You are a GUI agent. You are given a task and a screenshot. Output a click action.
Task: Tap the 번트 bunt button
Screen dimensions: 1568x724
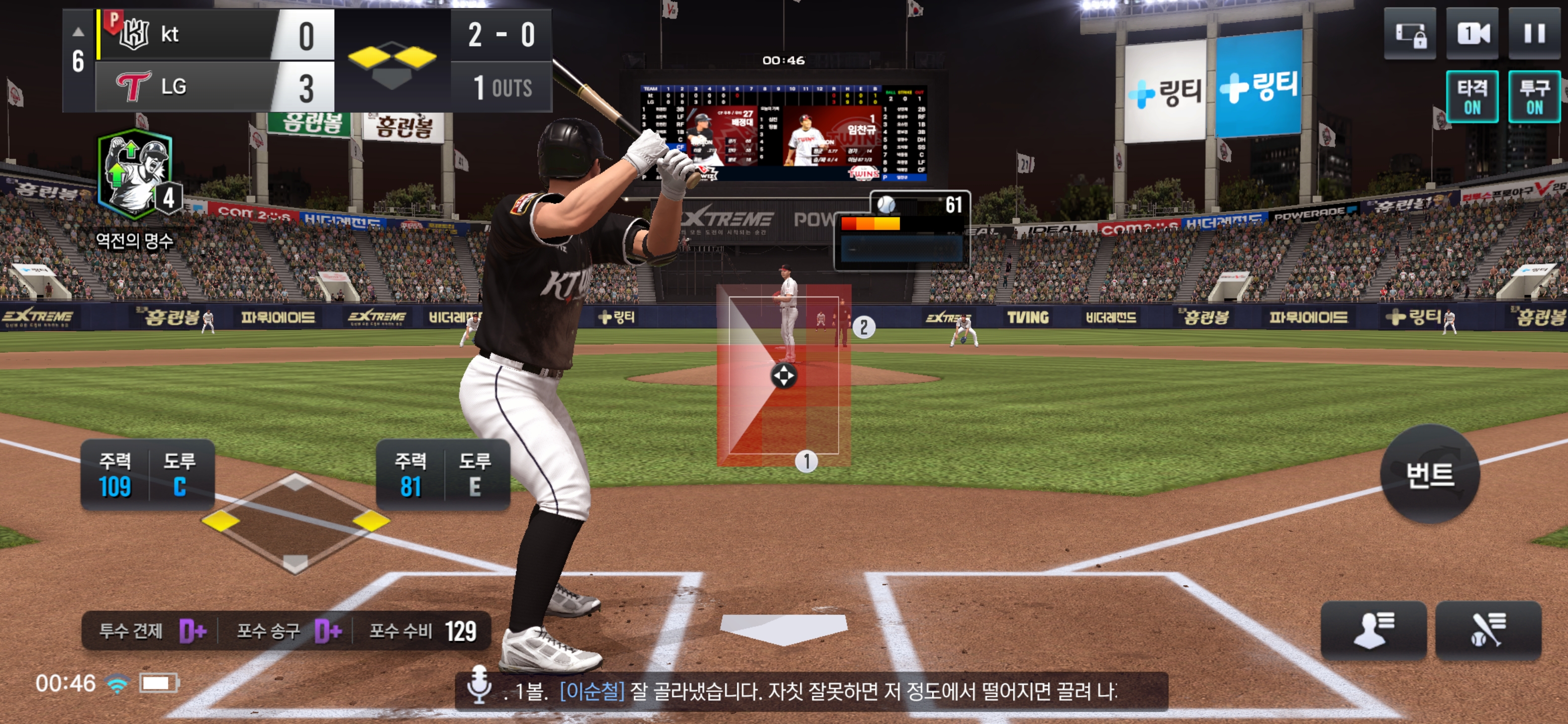click(x=1429, y=474)
